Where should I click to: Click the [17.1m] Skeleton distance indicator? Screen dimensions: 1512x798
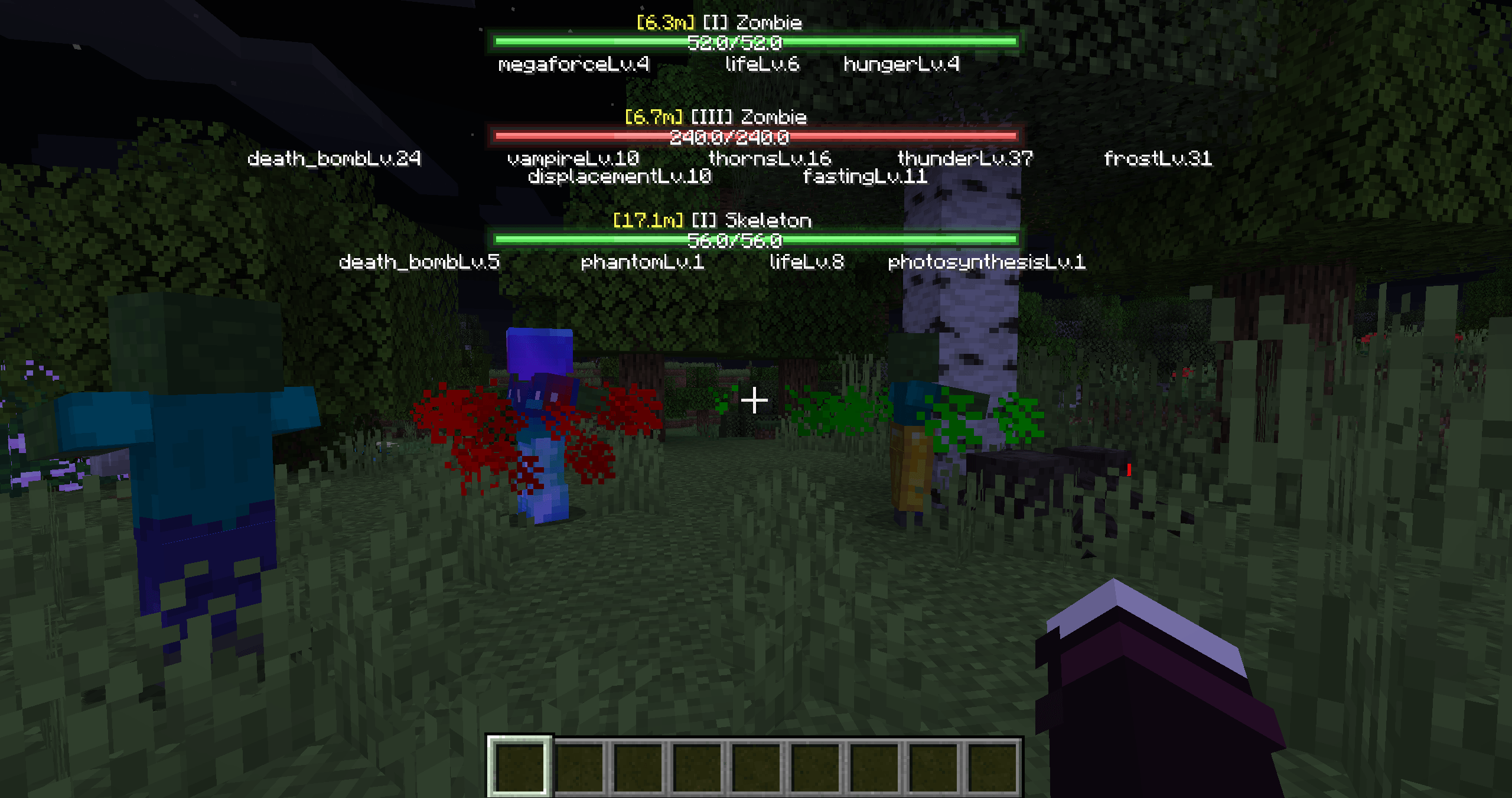tap(650, 221)
